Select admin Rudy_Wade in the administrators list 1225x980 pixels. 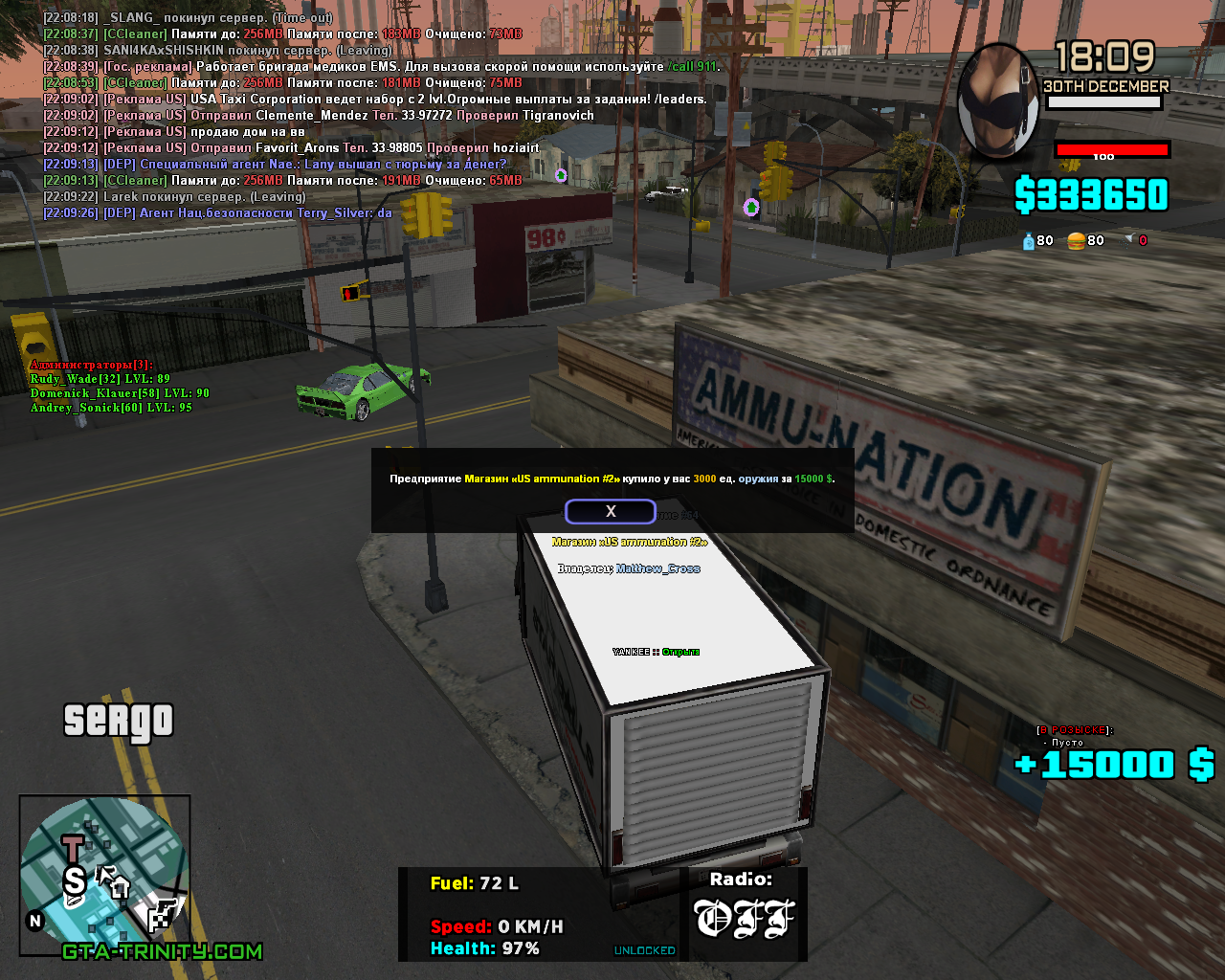[100, 379]
